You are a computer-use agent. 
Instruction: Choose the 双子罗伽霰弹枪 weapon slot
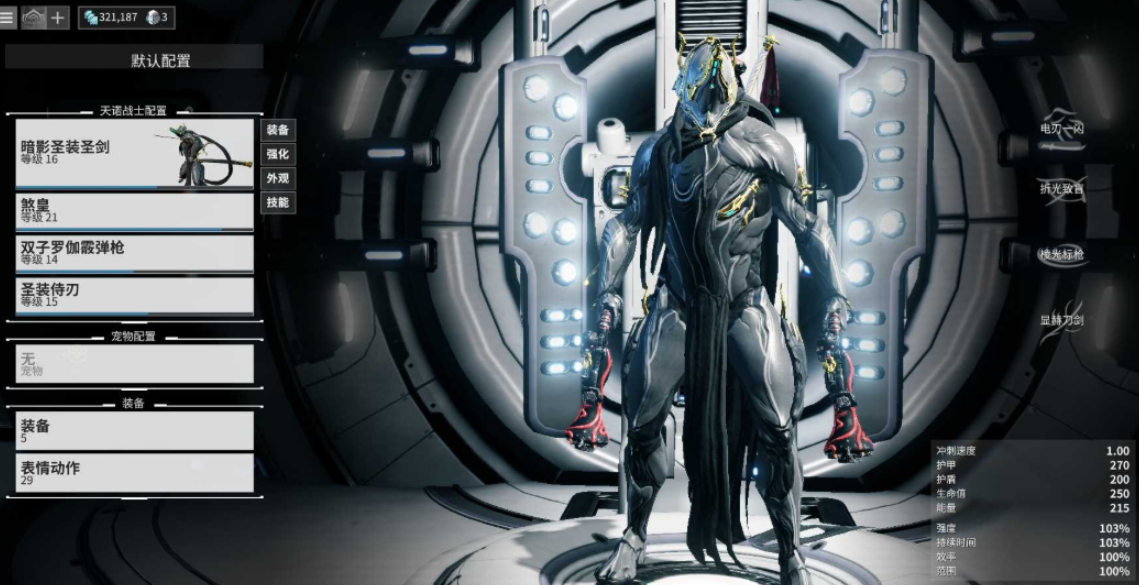point(134,252)
